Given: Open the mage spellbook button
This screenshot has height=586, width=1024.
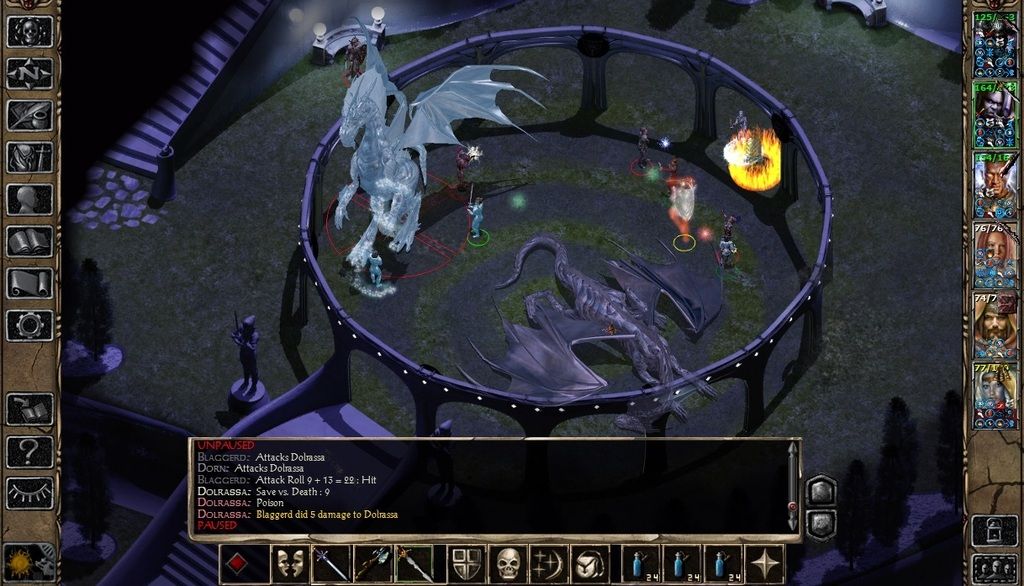Looking at the screenshot, I should click(29, 241).
